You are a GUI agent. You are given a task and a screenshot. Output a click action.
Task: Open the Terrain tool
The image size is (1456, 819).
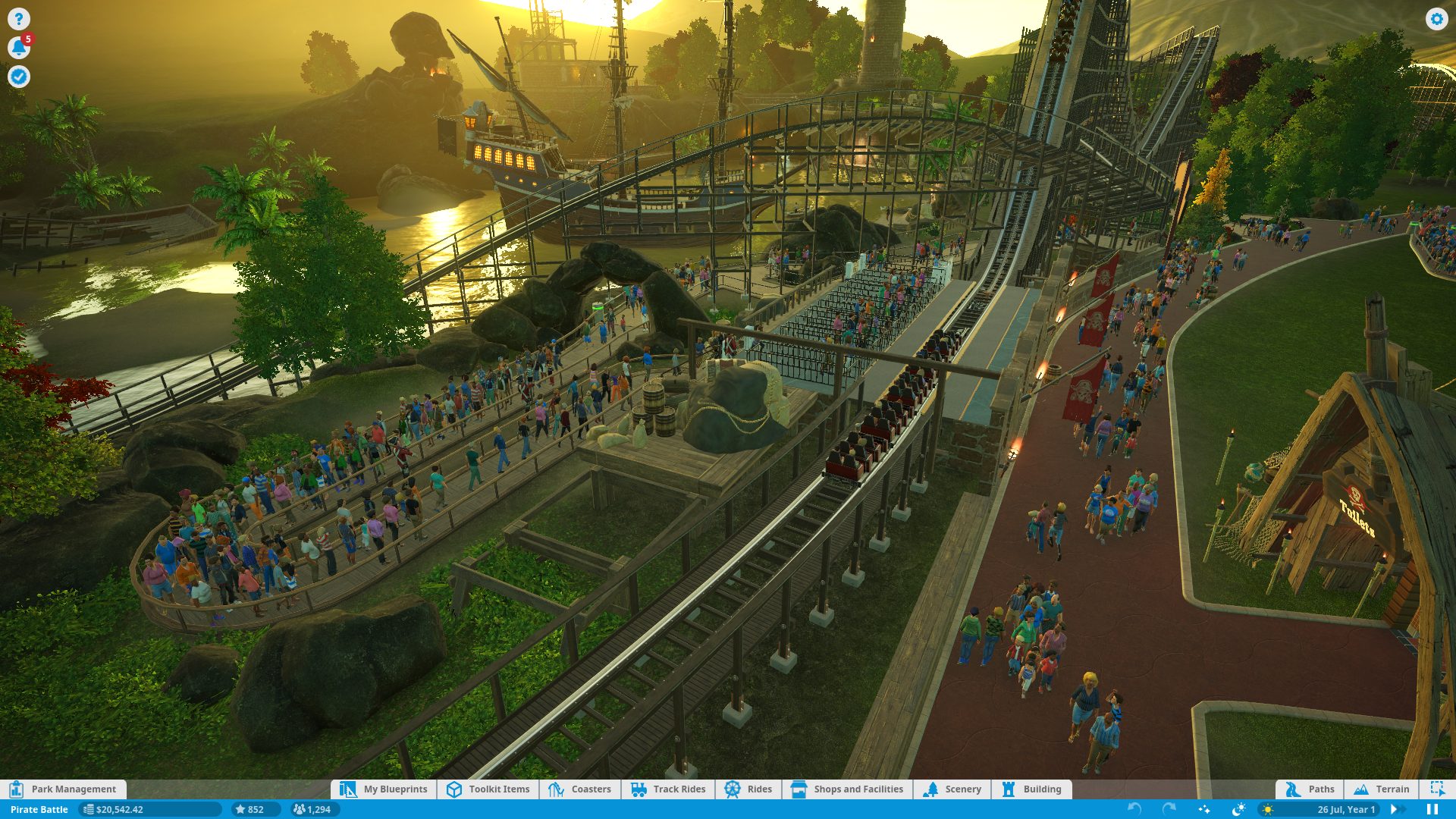click(1382, 789)
